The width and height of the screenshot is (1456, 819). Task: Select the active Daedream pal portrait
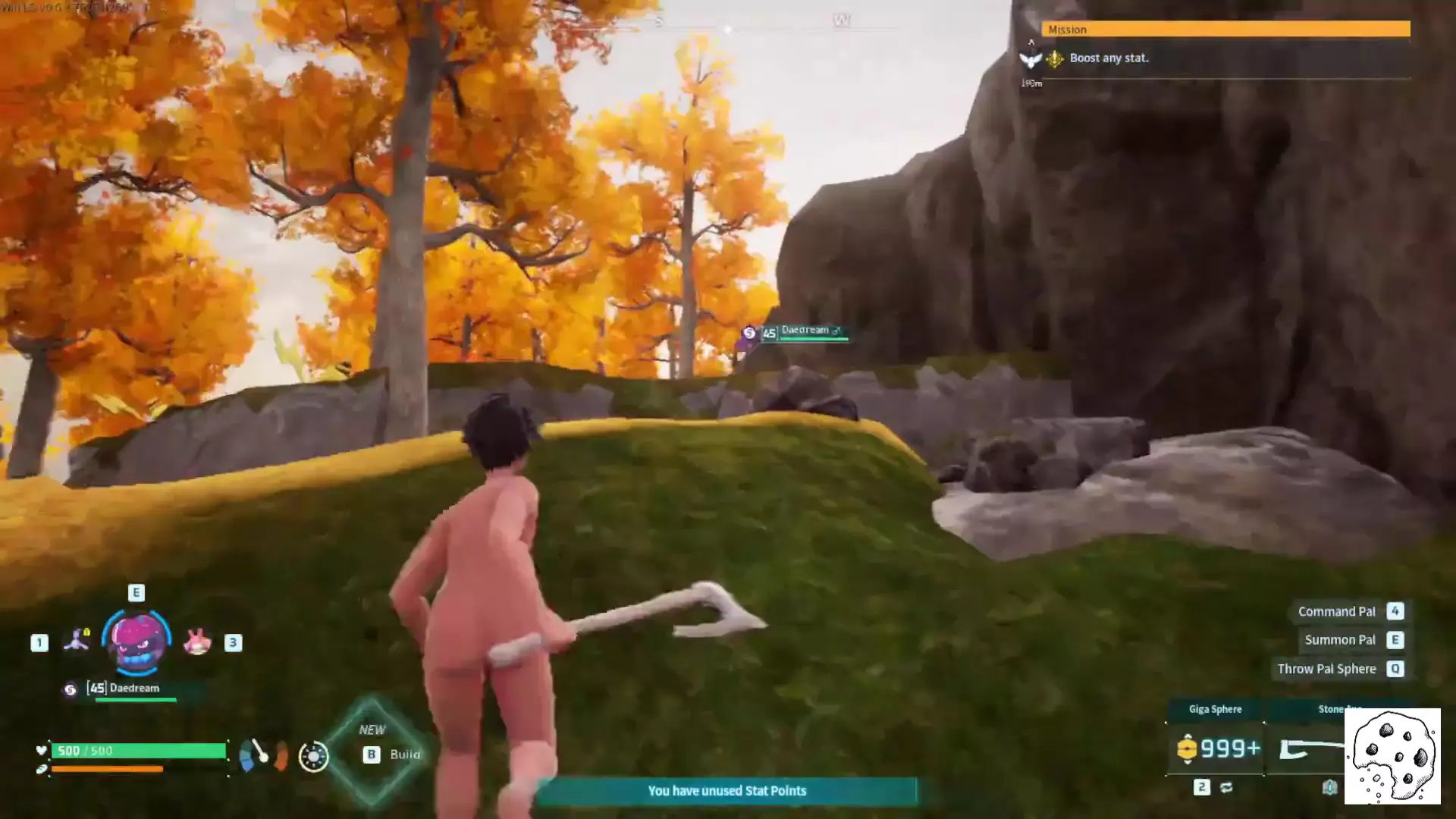point(137,642)
